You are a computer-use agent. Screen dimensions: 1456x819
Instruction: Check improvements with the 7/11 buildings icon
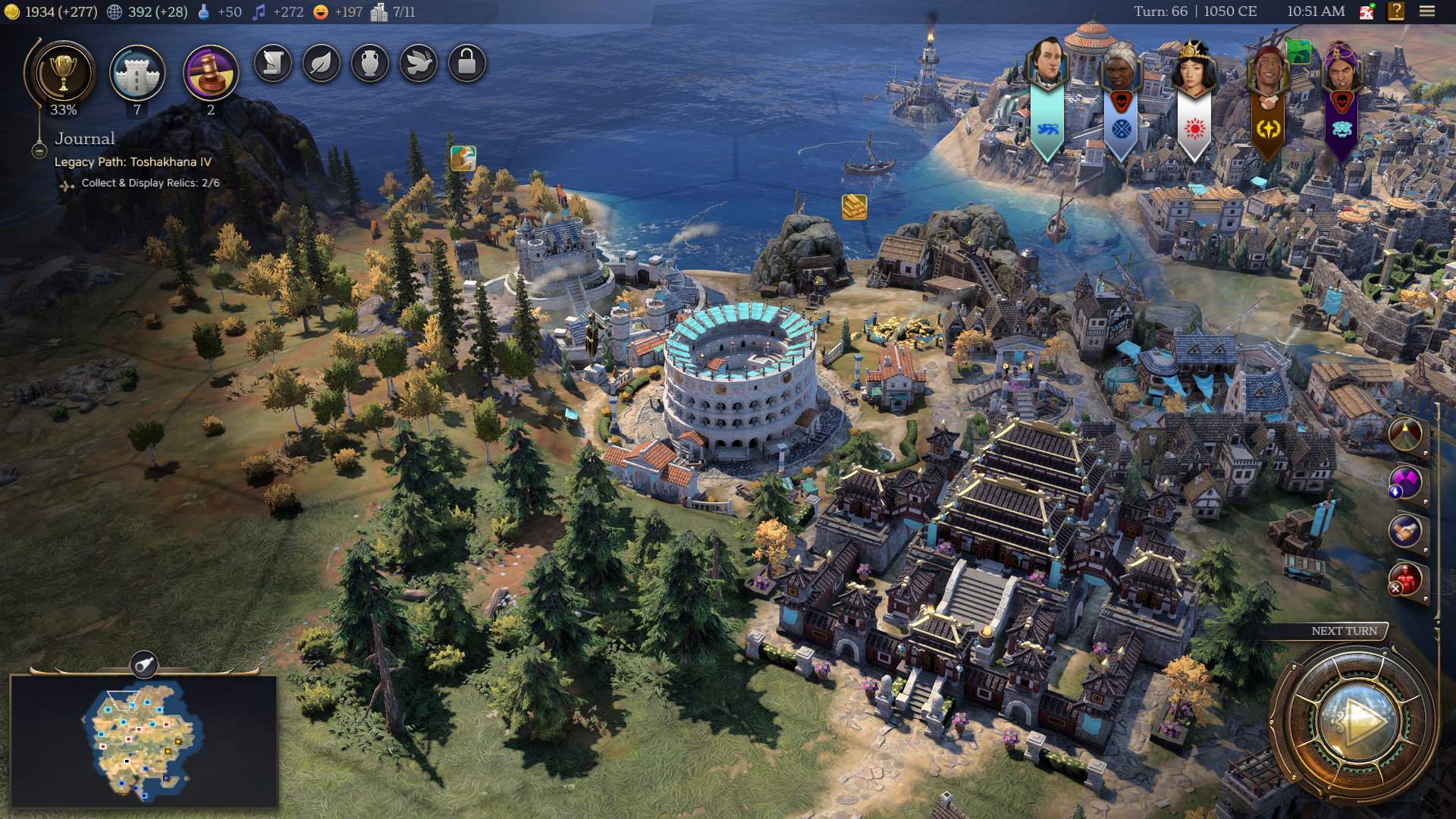point(379,11)
